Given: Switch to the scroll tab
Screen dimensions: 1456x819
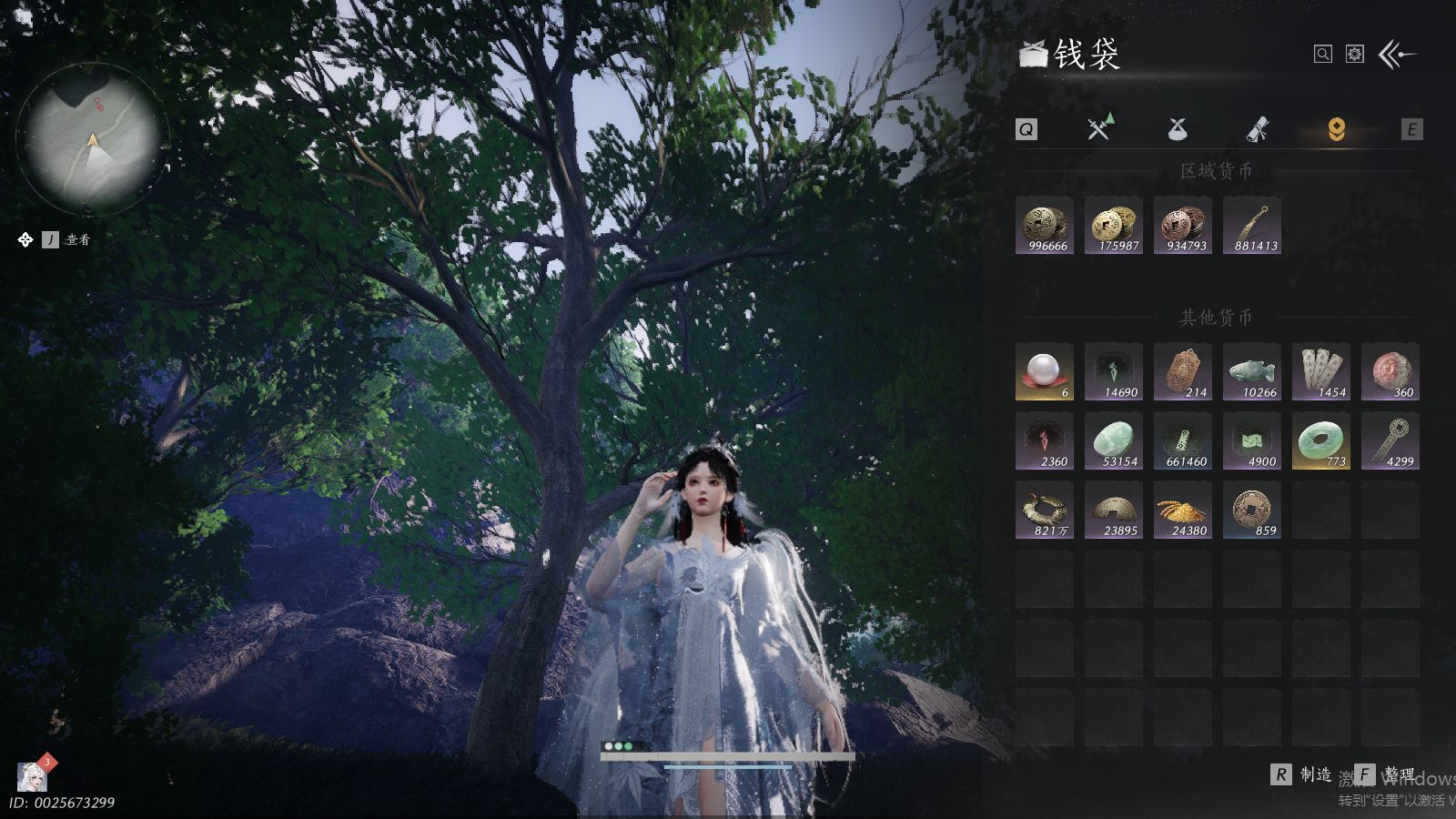Looking at the screenshot, I should pos(1258,129).
